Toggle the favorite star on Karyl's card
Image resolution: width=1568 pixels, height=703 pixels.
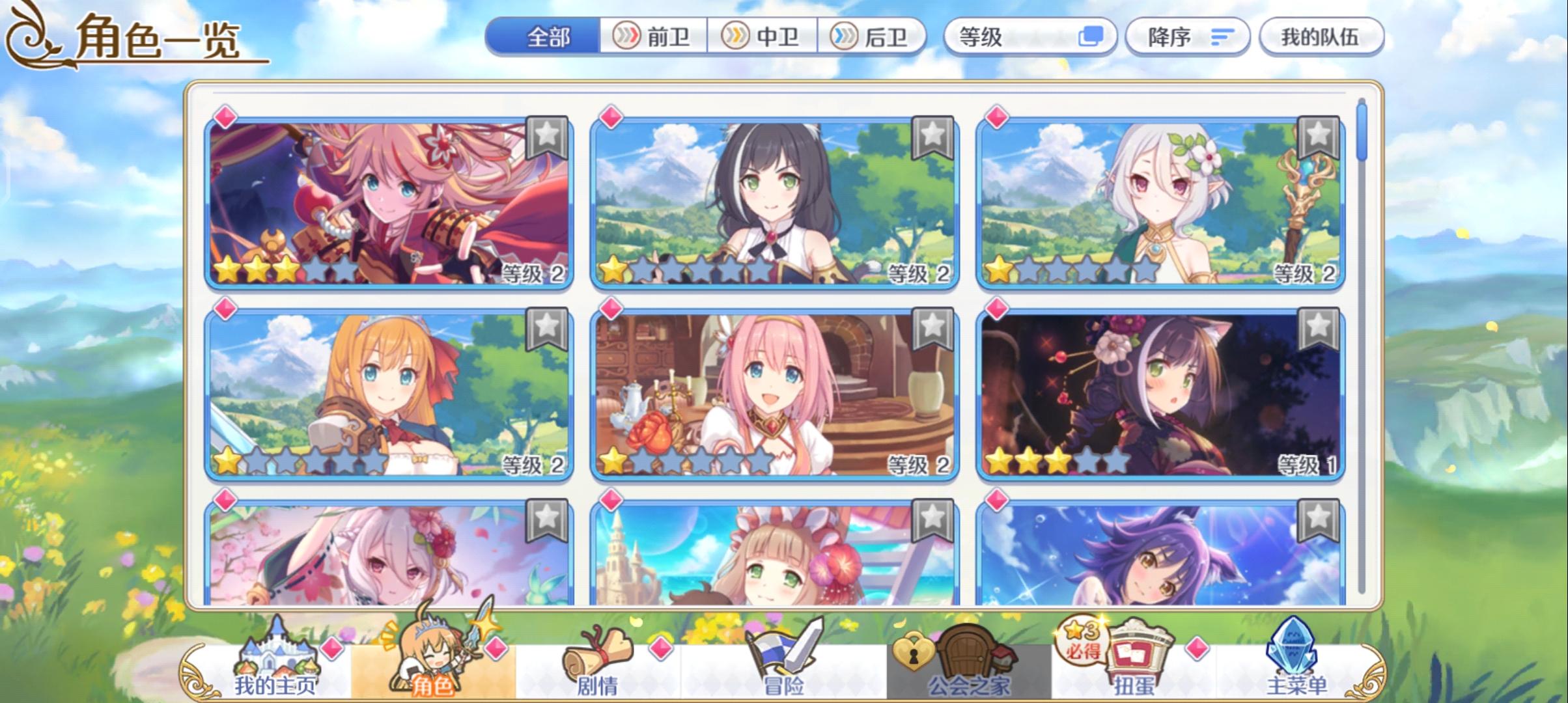tap(932, 137)
